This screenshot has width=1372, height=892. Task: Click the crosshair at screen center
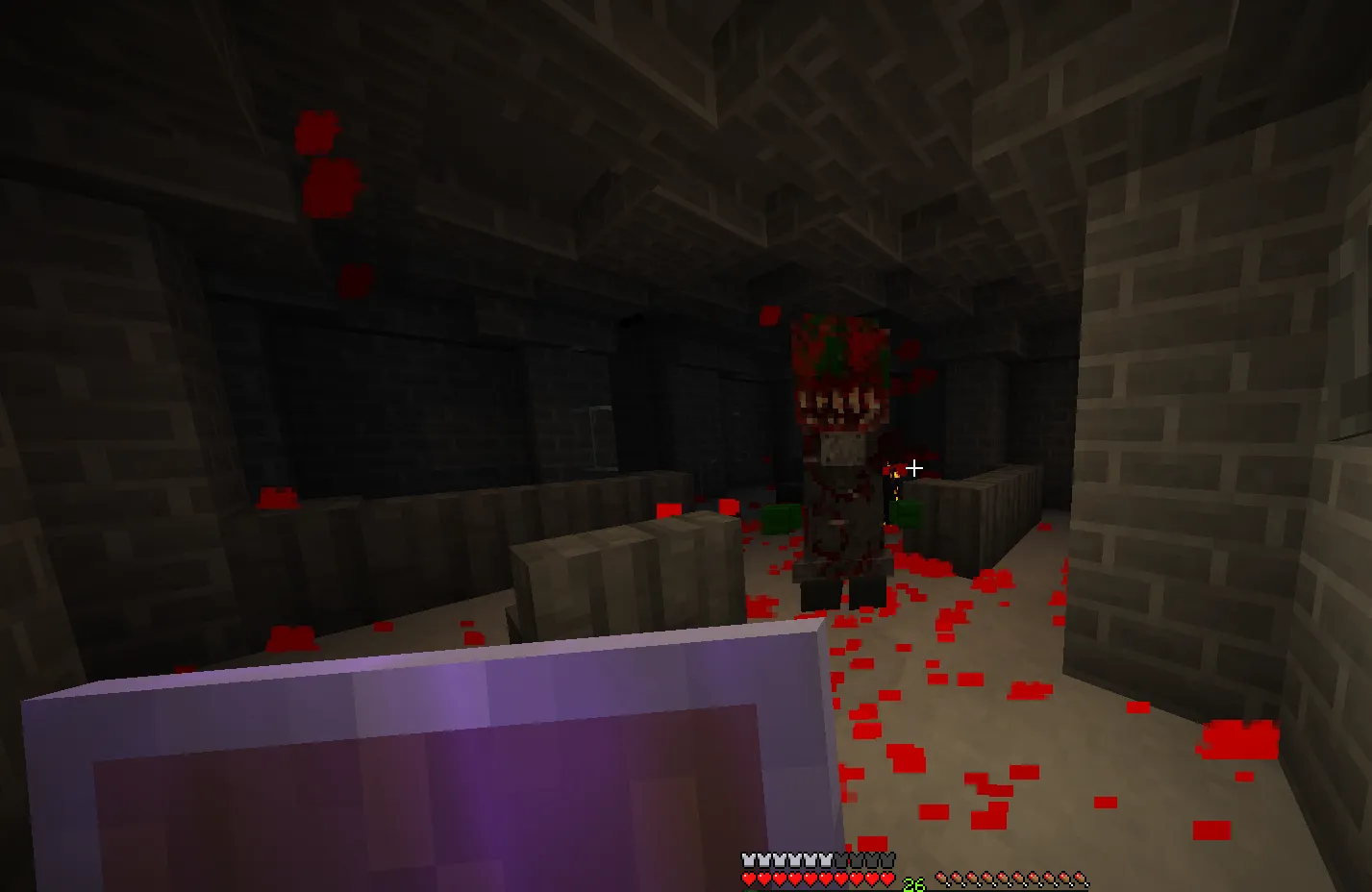click(x=913, y=468)
